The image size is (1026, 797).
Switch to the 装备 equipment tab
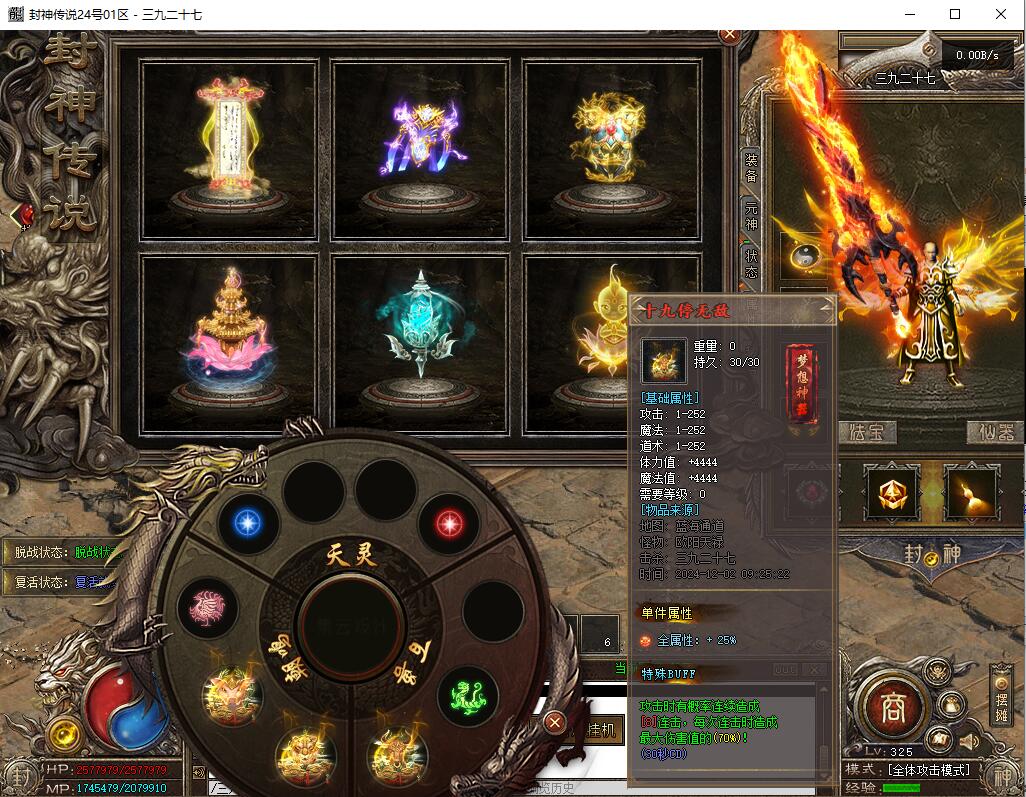(751, 168)
